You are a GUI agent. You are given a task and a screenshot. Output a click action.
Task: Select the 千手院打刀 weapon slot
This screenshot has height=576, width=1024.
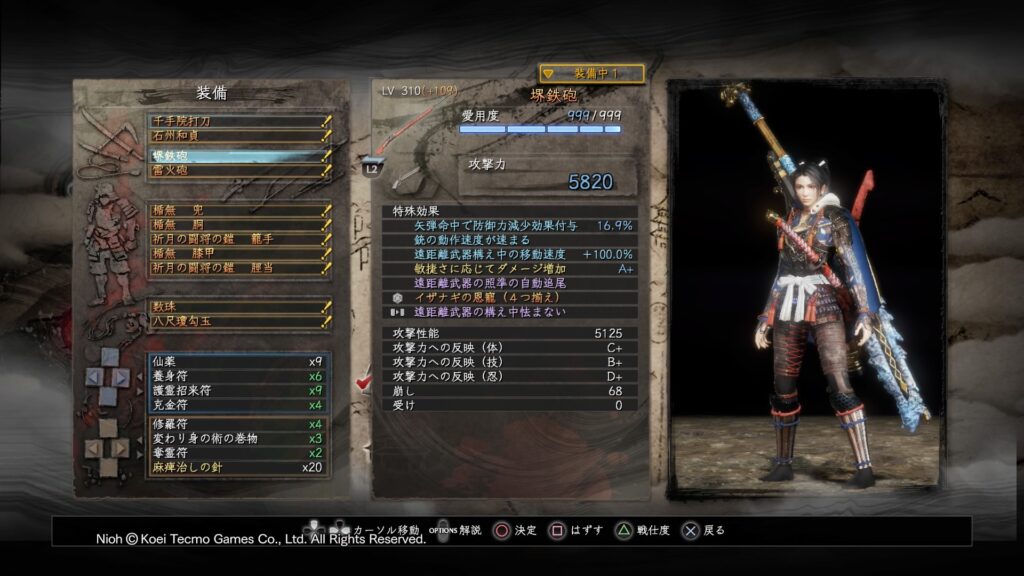pos(238,121)
